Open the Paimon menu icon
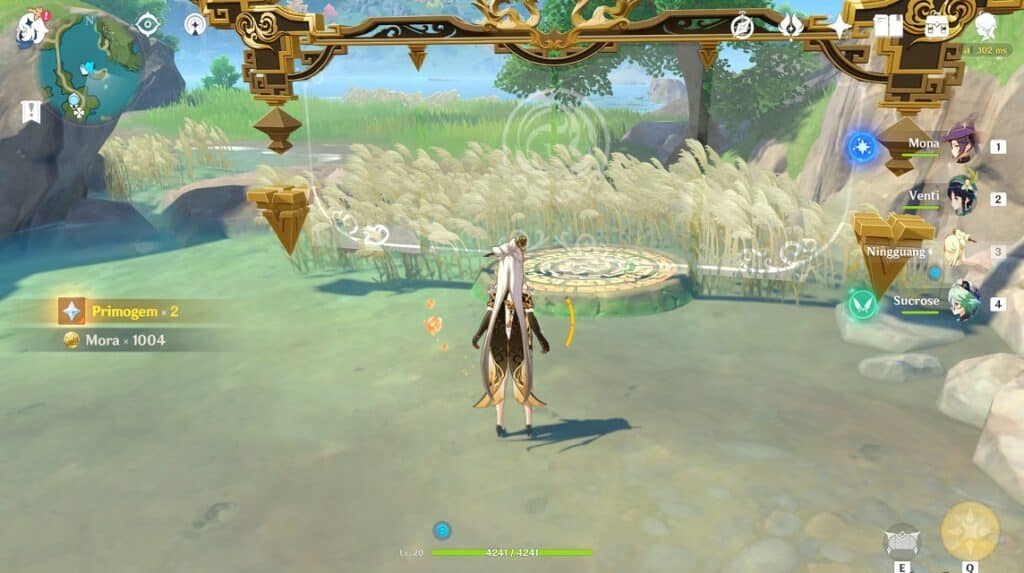Image resolution: width=1024 pixels, height=573 pixels. 31,28
